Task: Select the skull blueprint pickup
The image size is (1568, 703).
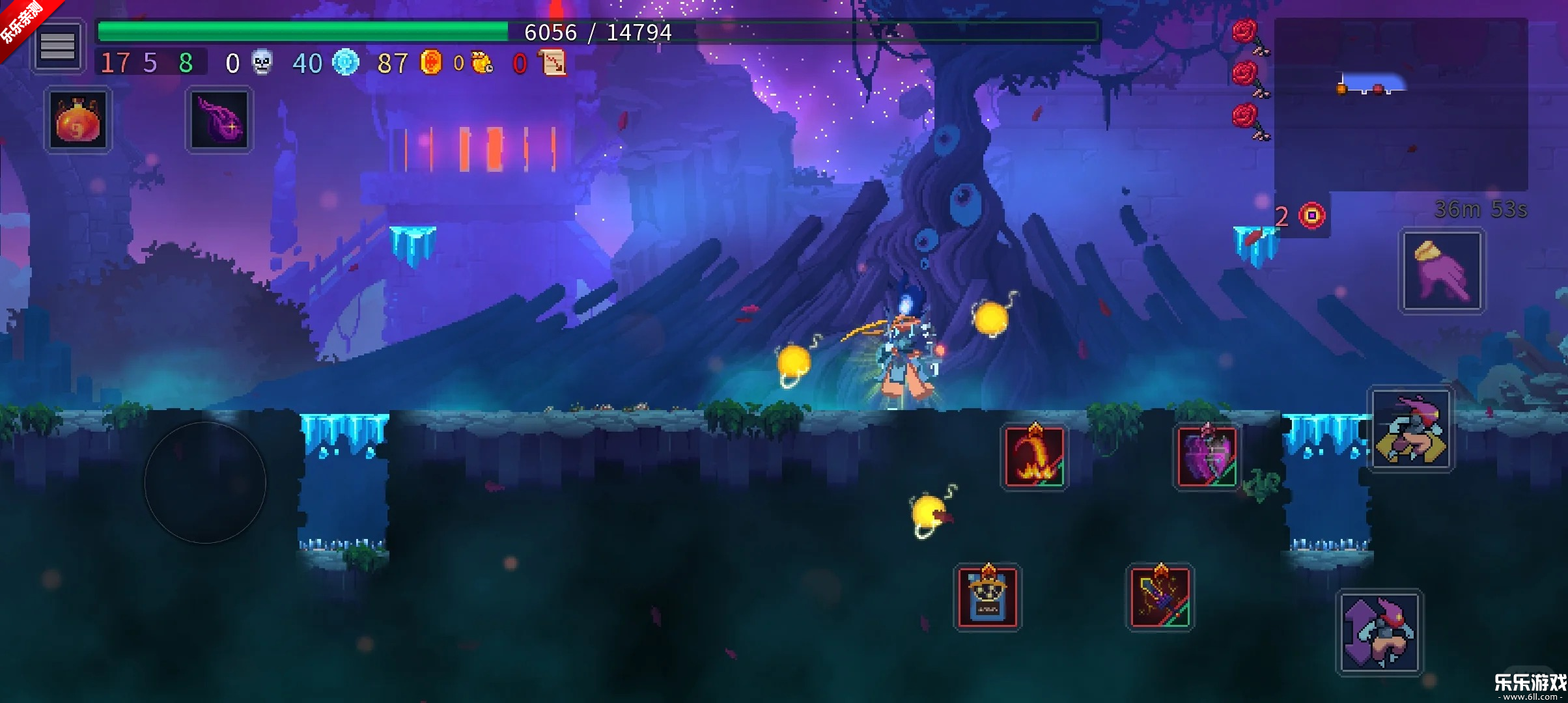Action: pyautogui.click(x=987, y=597)
